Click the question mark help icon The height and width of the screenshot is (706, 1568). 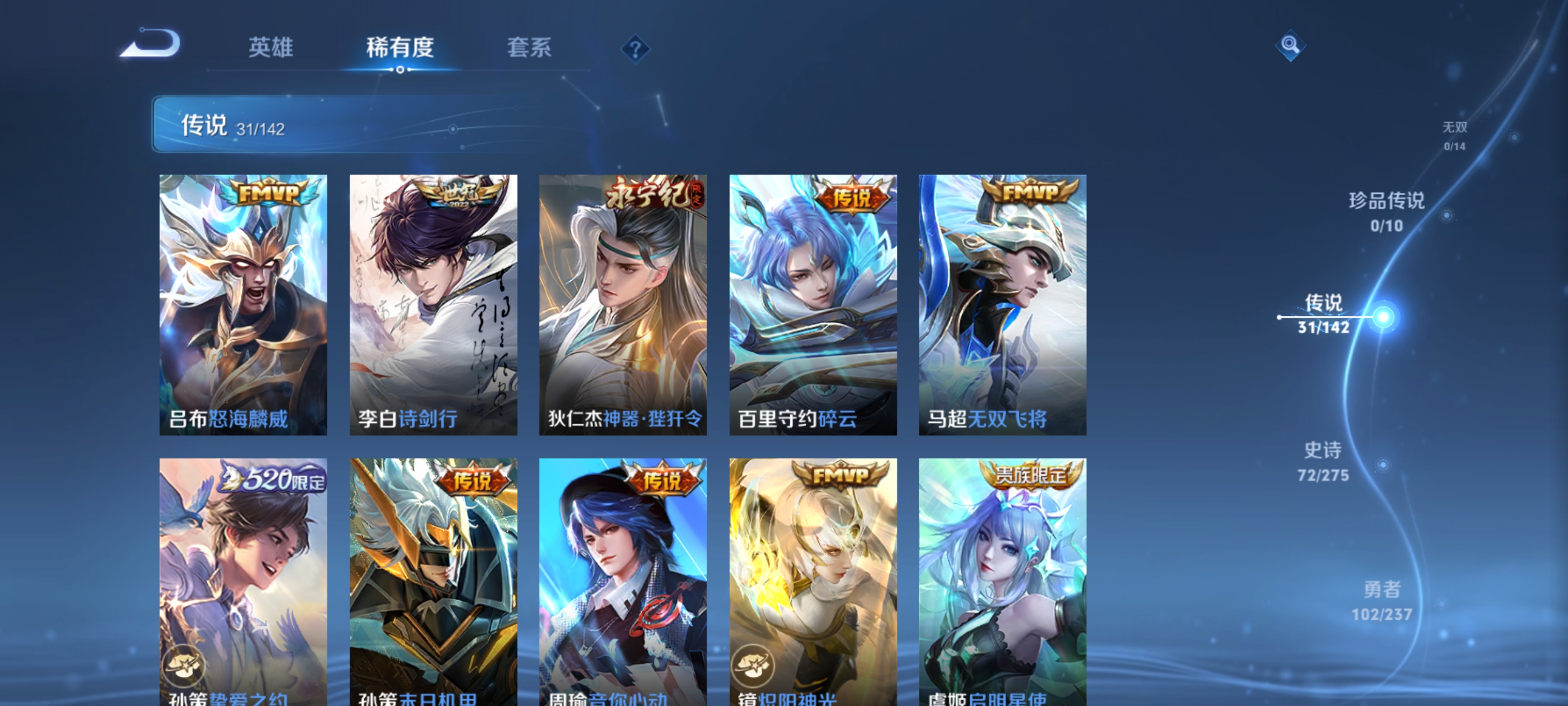[x=637, y=49]
